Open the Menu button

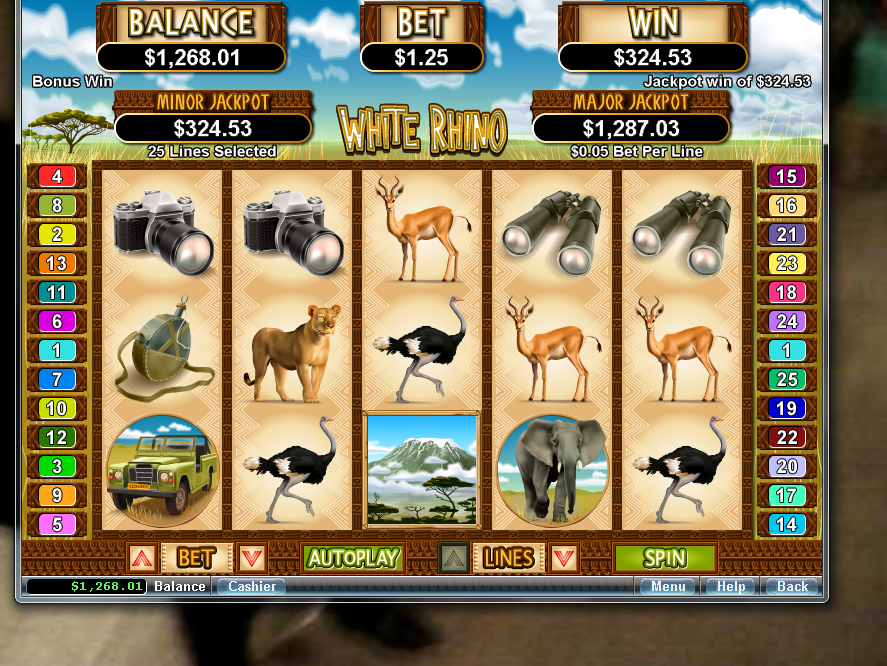coord(668,587)
